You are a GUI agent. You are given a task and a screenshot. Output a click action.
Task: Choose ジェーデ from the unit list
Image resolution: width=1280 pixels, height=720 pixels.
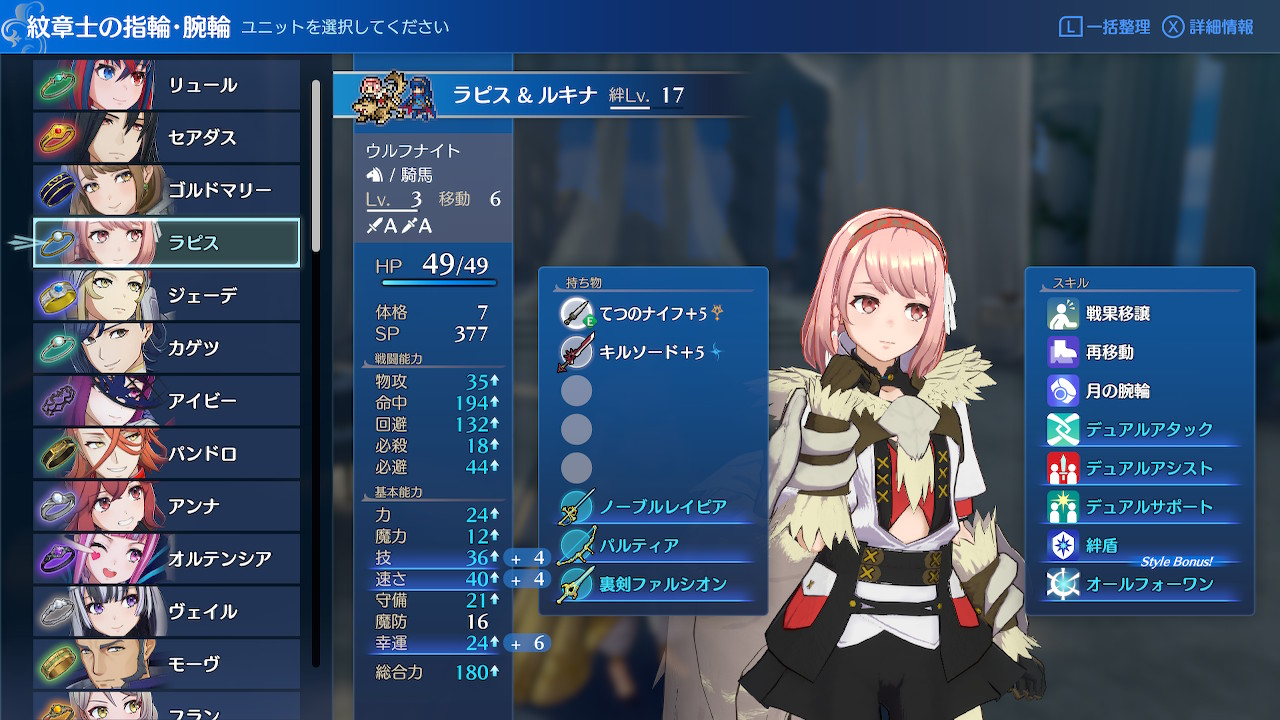coord(167,295)
